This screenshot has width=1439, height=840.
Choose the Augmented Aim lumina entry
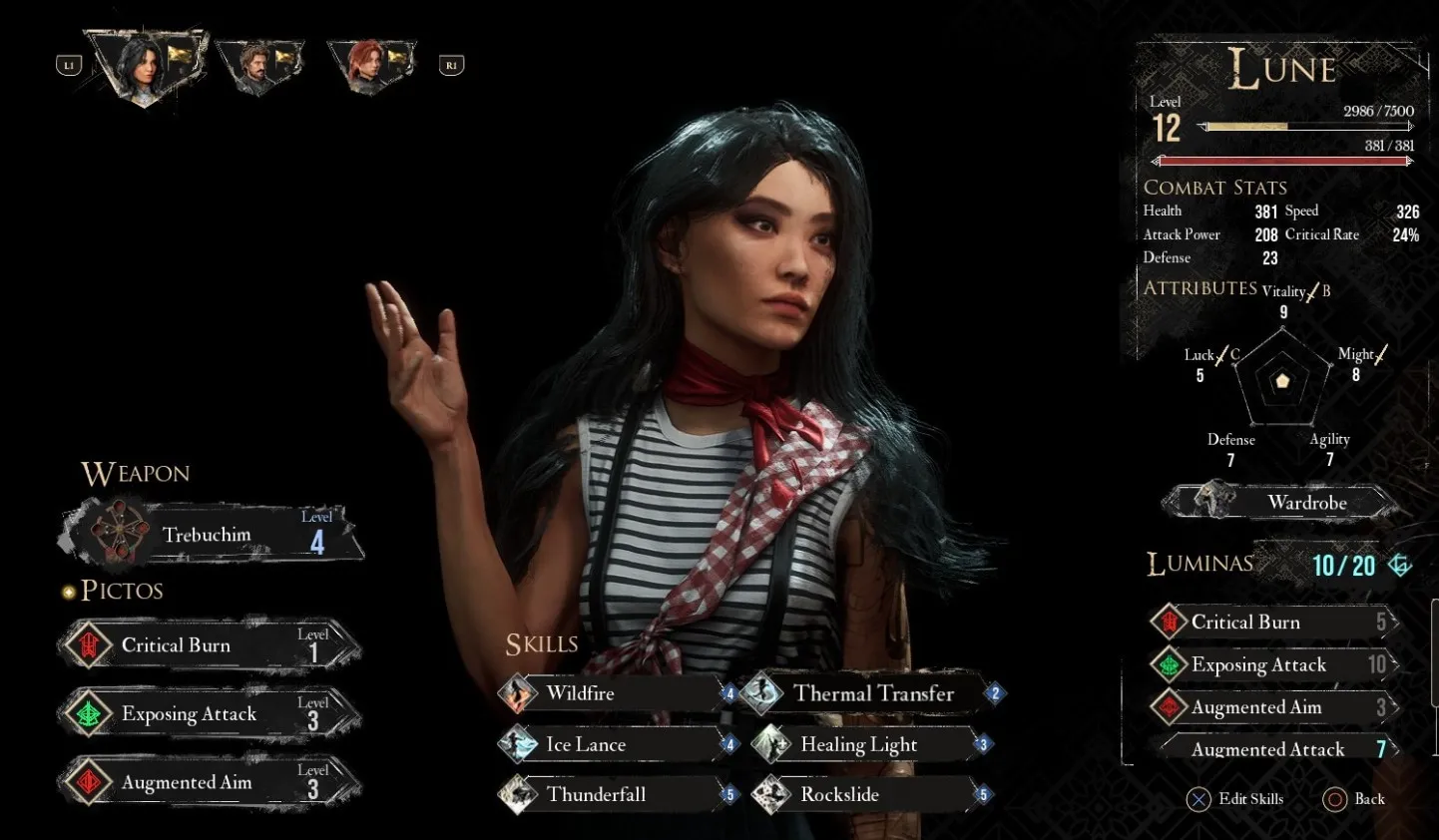(x=1273, y=707)
